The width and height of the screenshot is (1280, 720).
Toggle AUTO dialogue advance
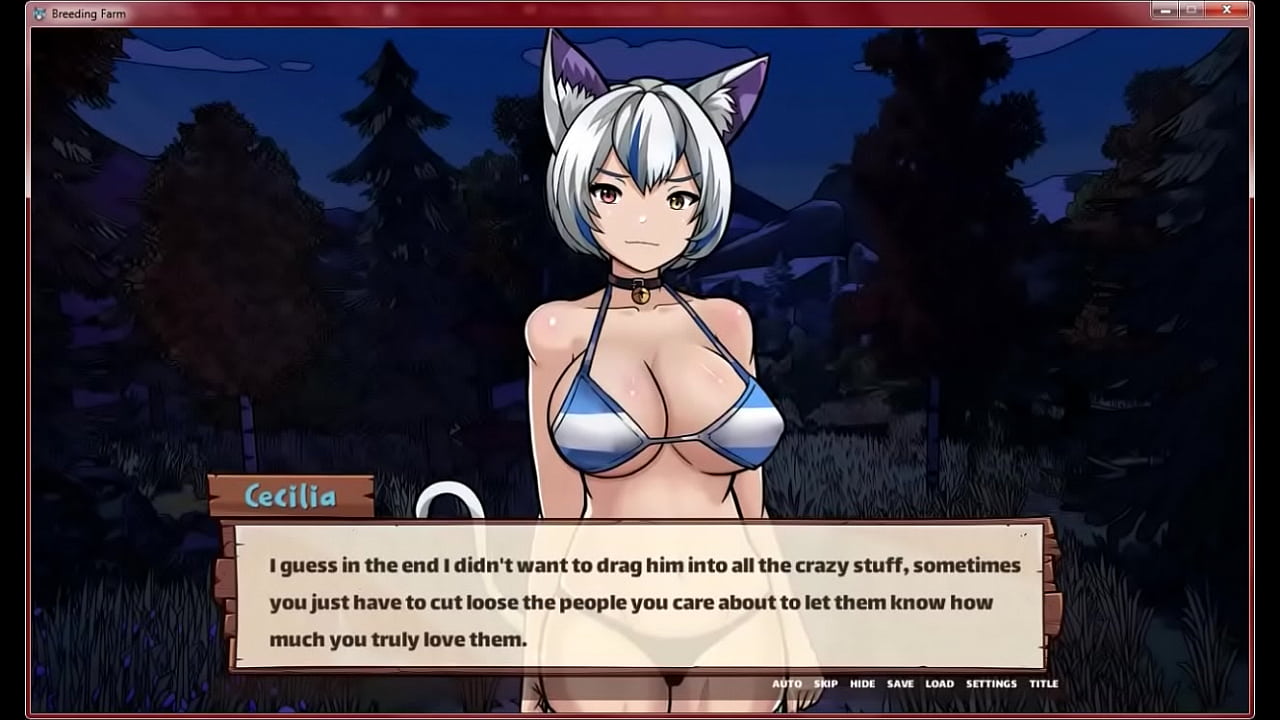tap(786, 684)
